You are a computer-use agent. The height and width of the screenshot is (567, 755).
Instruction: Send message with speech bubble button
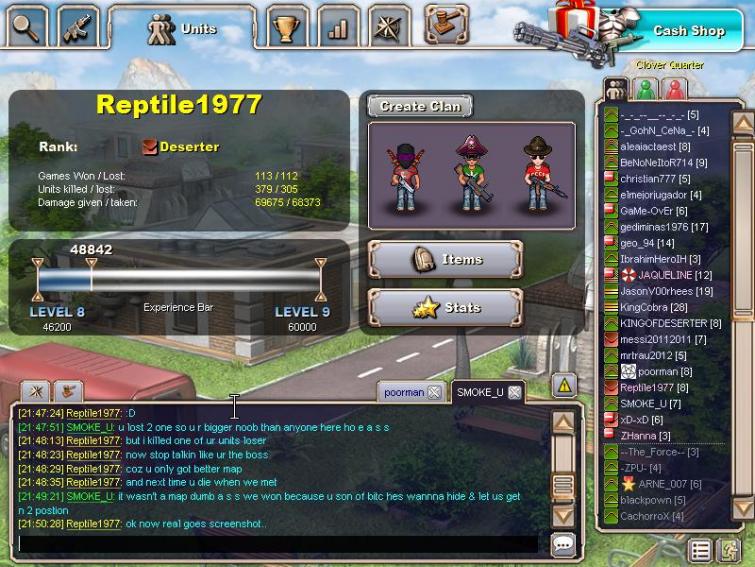click(x=563, y=545)
